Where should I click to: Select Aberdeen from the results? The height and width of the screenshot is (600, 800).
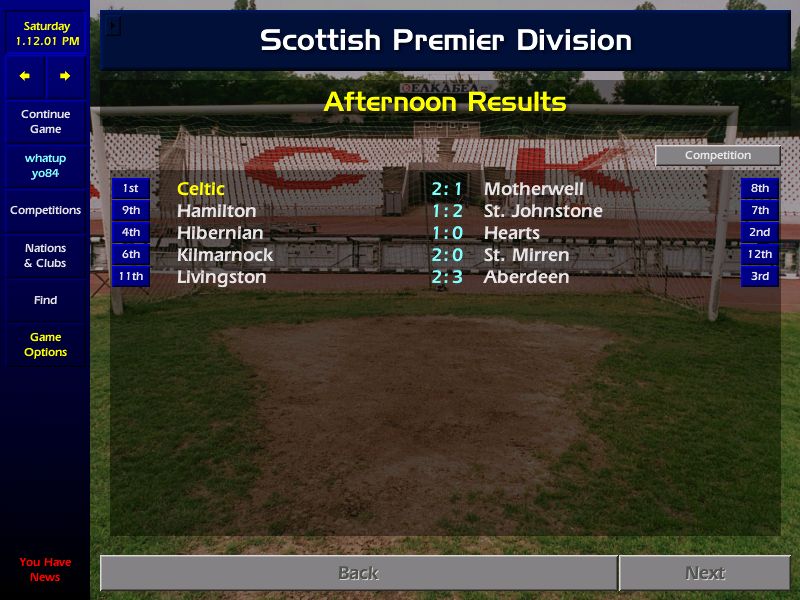(x=526, y=277)
